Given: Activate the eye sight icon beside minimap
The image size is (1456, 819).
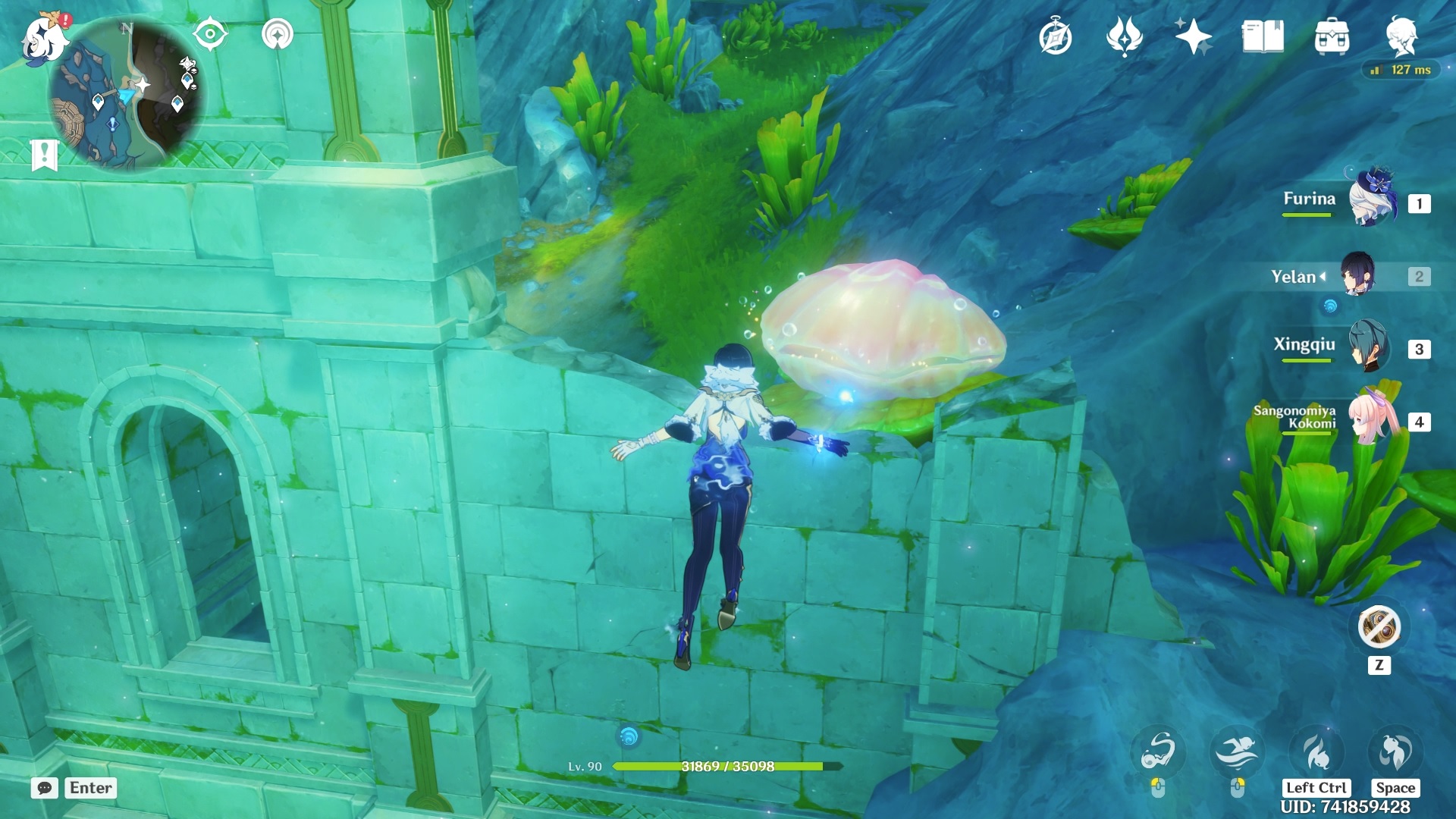Looking at the screenshot, I should (x=210, y=33).
